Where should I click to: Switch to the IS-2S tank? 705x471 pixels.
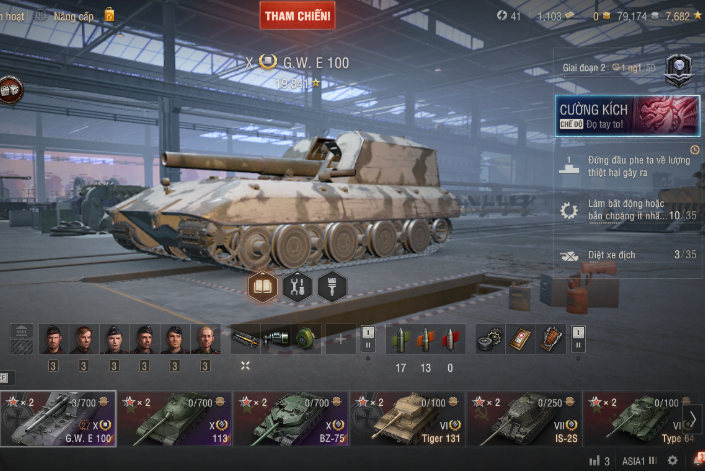pyautogui.click(x=524, y=418)
